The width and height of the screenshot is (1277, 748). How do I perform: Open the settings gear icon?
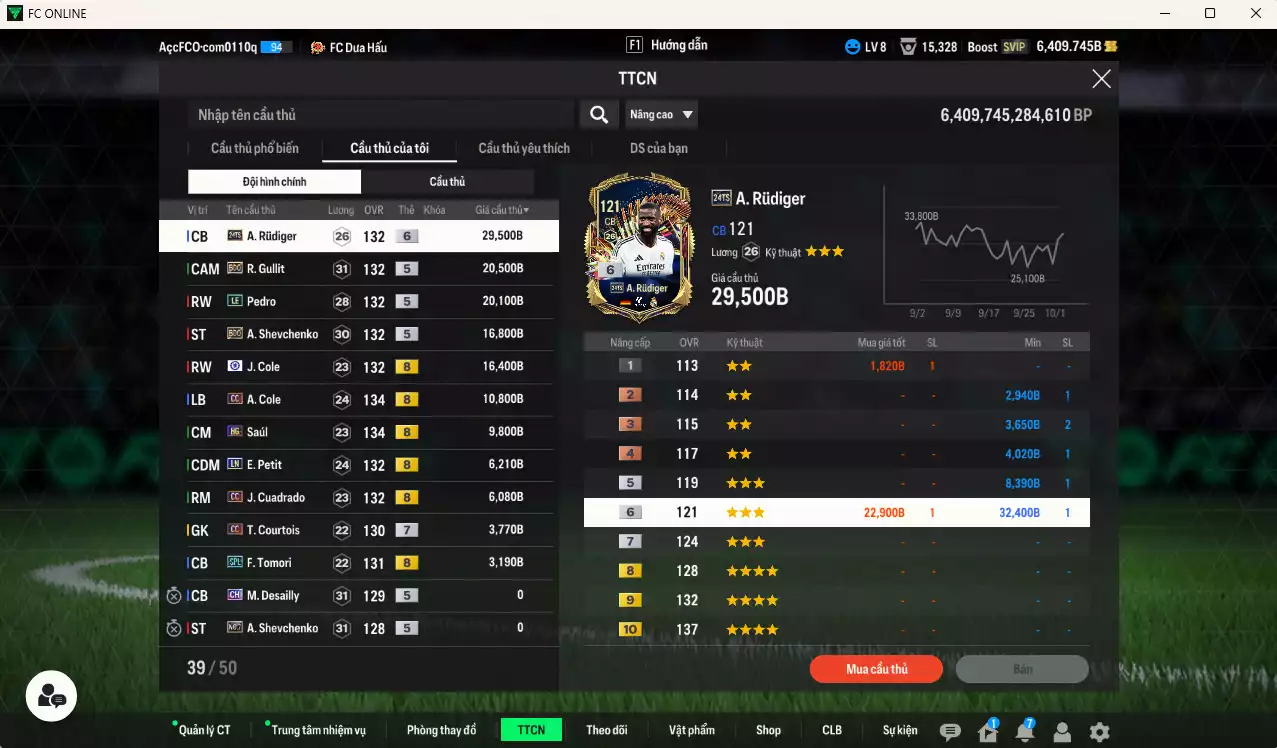coord(1099,732)
